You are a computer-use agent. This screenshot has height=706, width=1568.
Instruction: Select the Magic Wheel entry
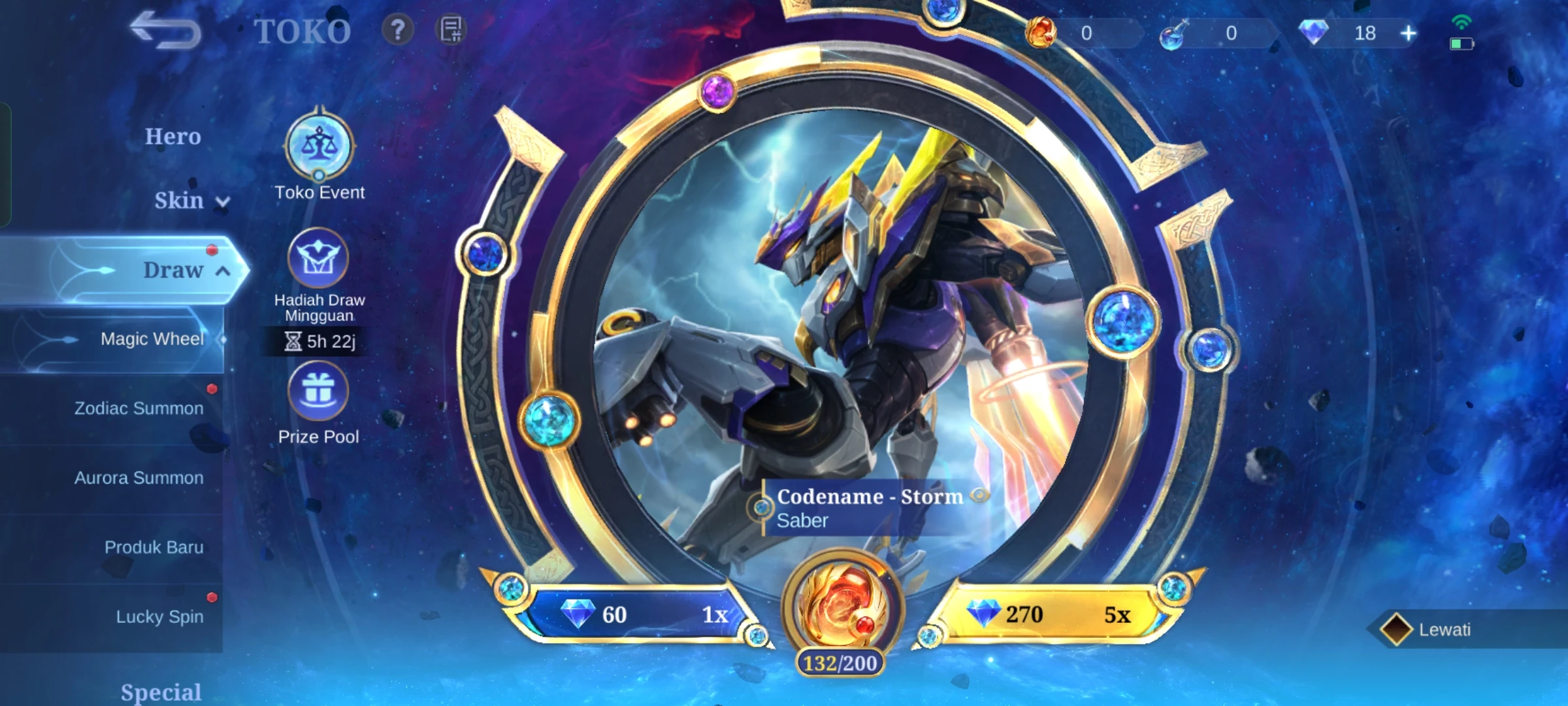click(152, 339)
